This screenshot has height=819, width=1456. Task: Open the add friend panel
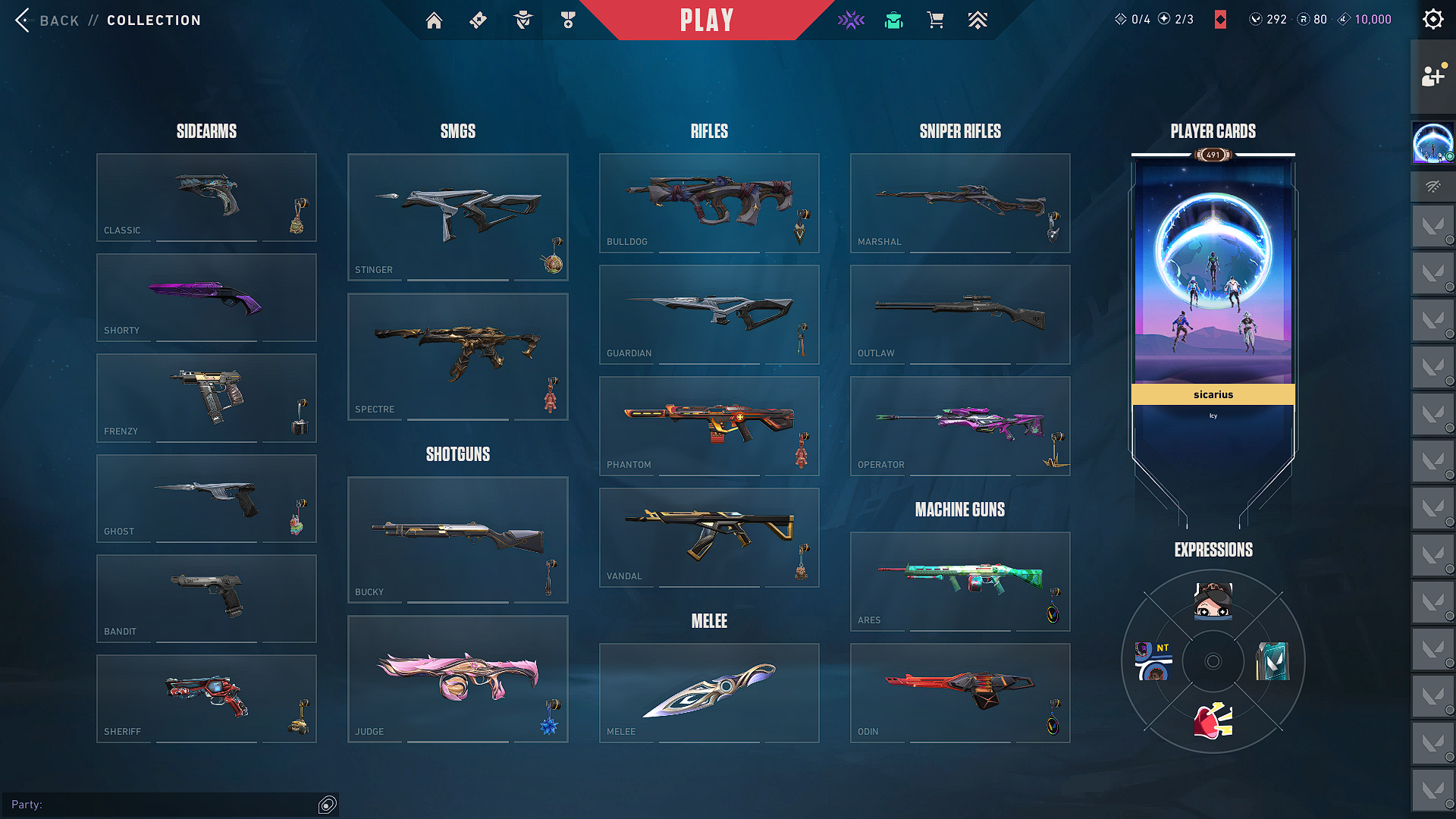pyautogui.click(x=1432, y=76)
